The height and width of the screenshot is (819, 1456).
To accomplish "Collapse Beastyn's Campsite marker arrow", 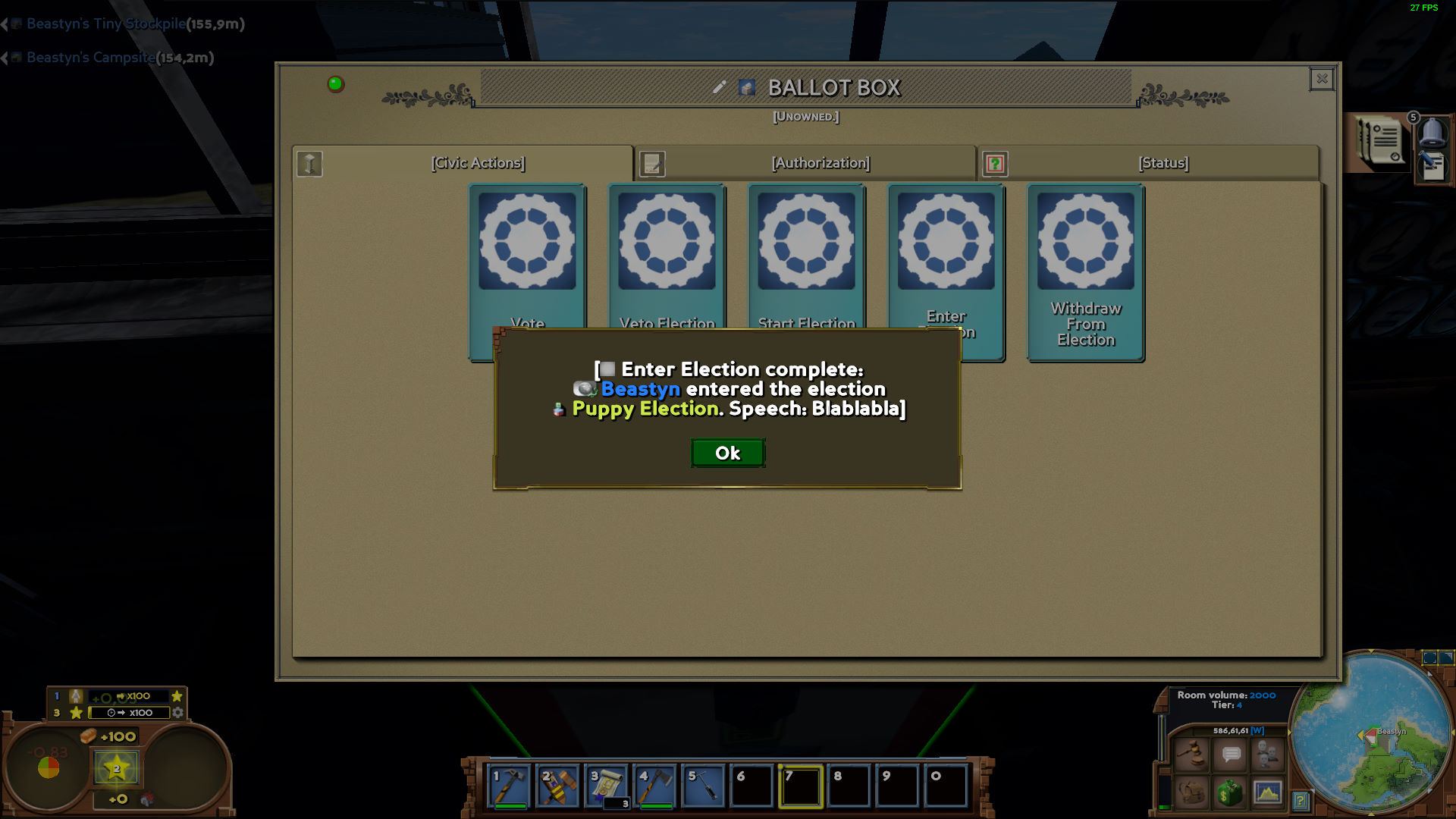I will (x=8, y=56).
